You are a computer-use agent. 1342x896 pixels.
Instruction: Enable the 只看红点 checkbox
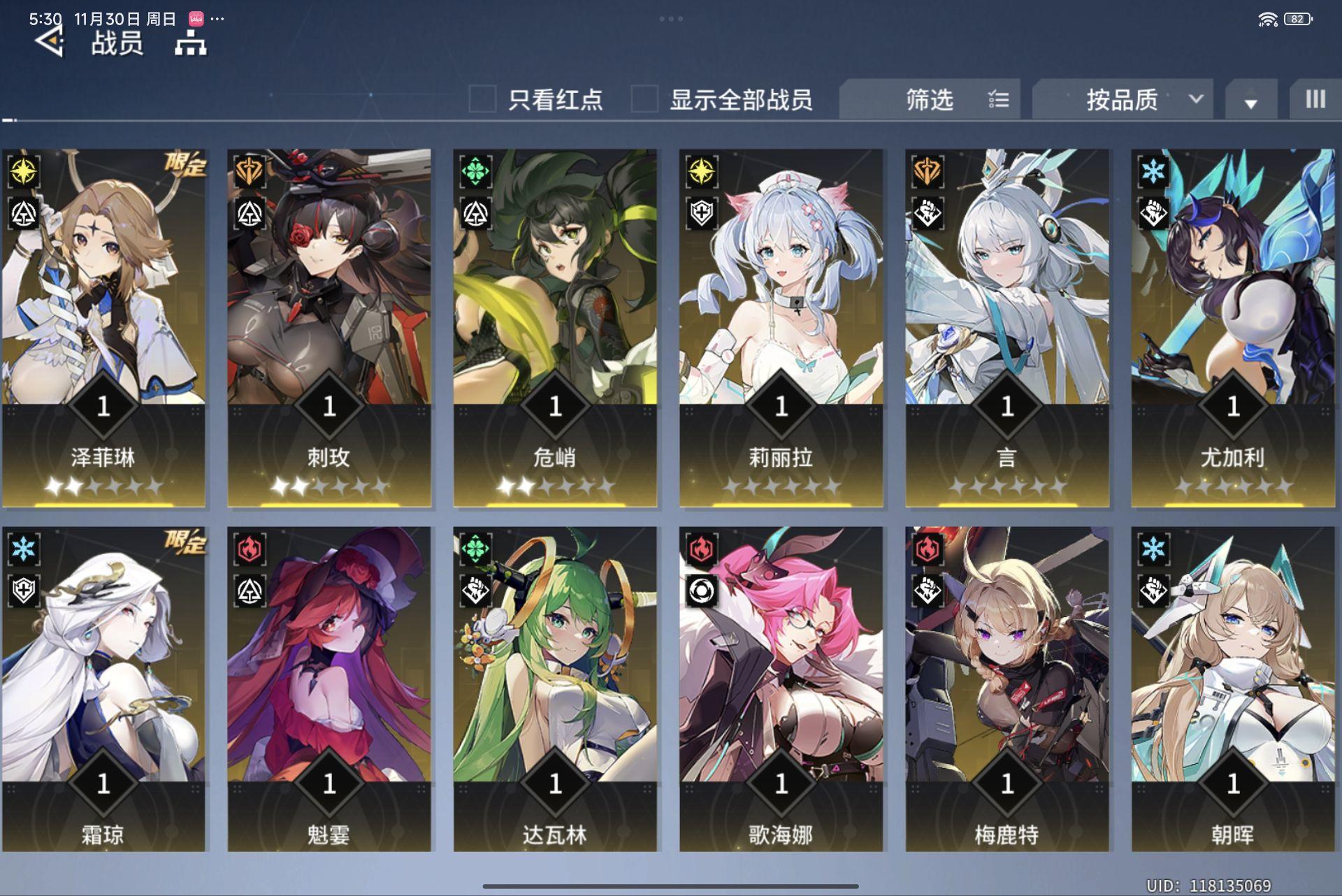tap(482, 99)
